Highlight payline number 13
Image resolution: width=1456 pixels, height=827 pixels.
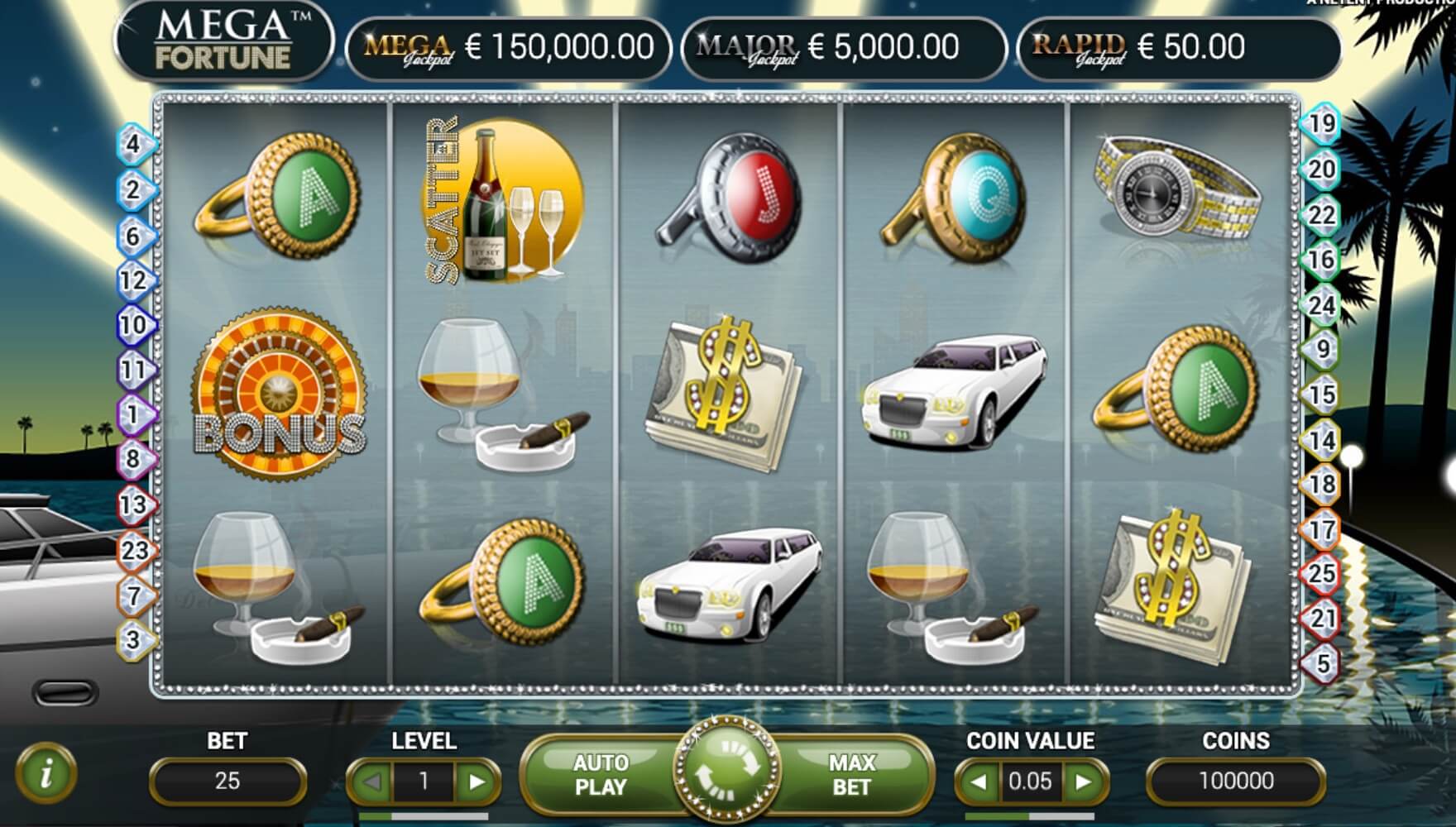pyautogui.click(x=133, y=504)
